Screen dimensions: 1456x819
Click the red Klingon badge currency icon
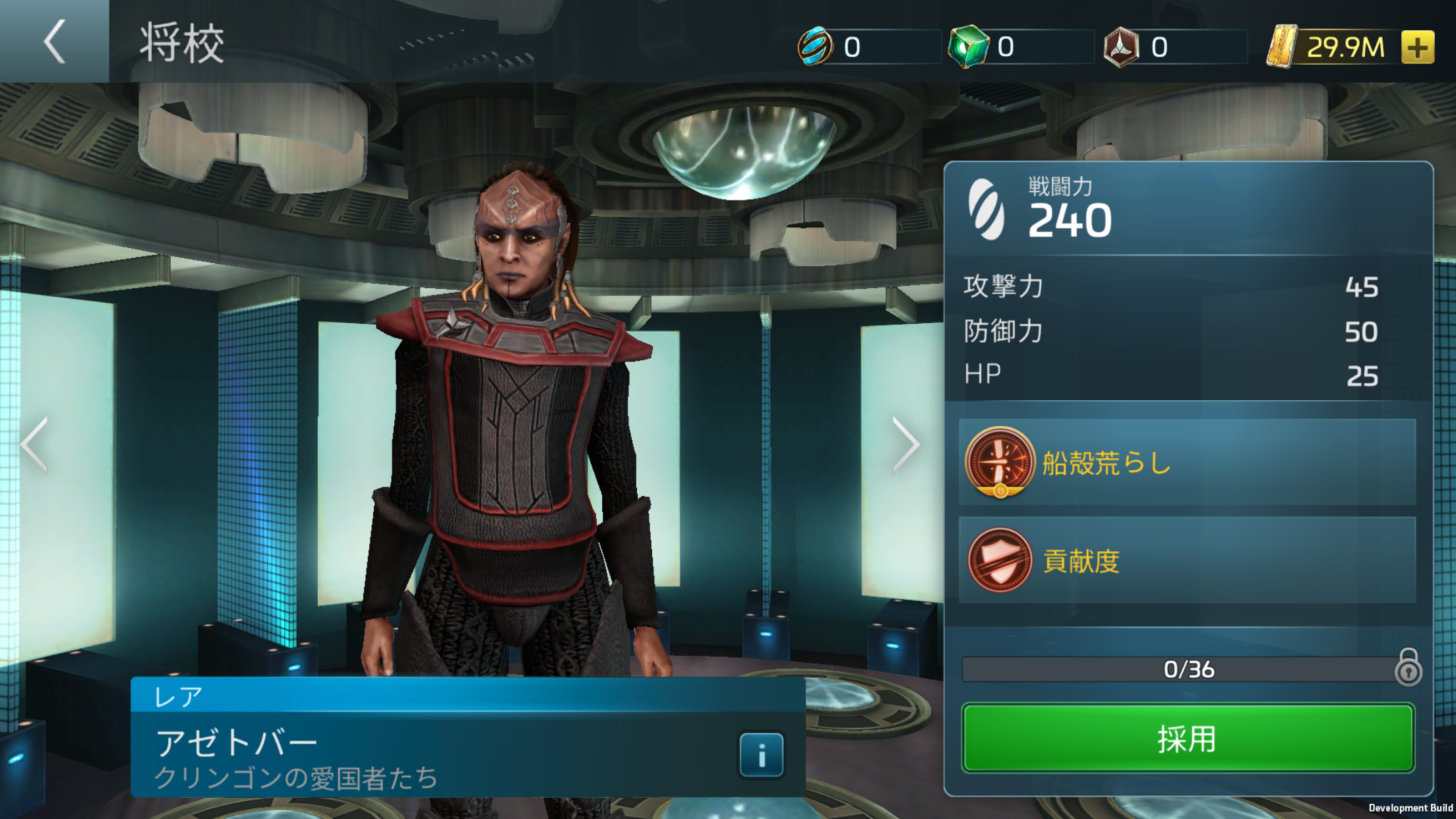click(1121, 47)
